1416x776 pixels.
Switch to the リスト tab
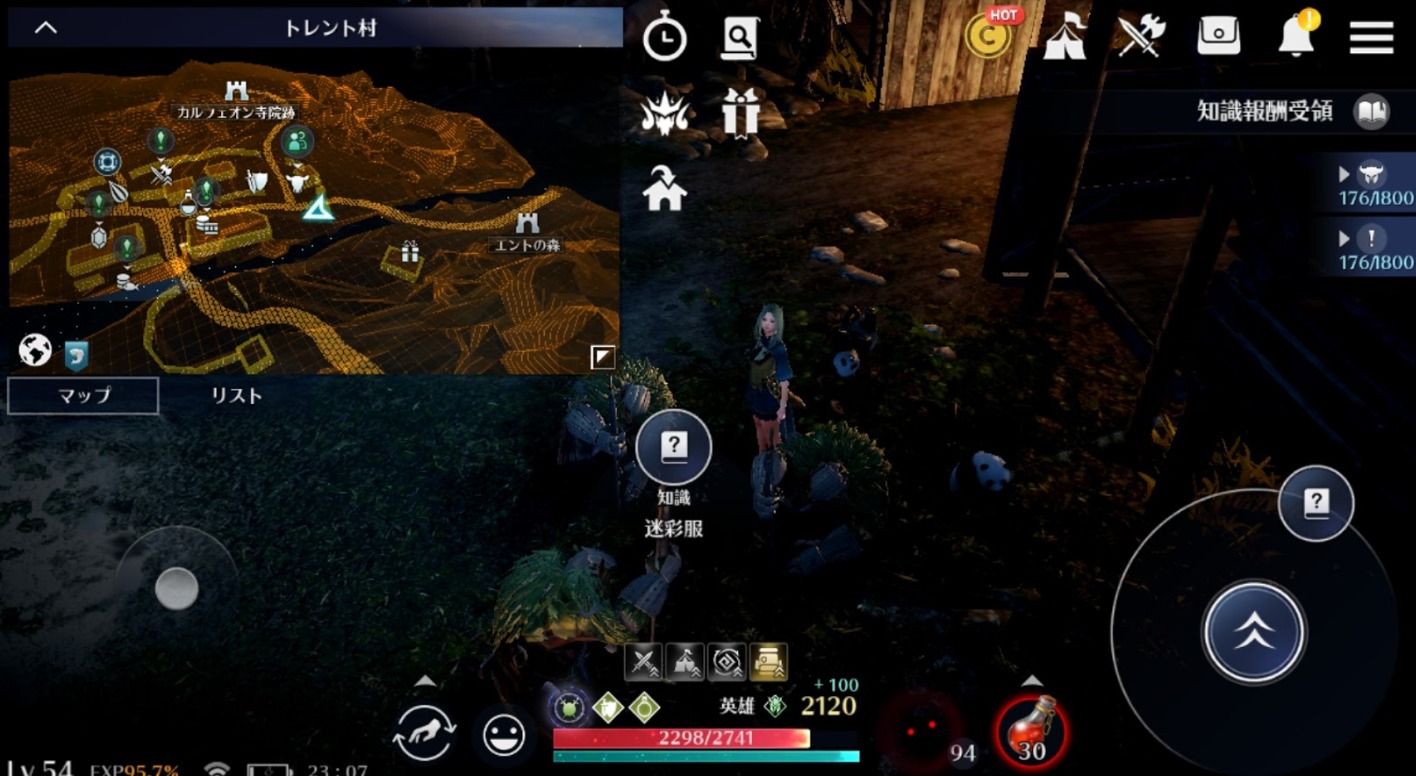point(236,396)
